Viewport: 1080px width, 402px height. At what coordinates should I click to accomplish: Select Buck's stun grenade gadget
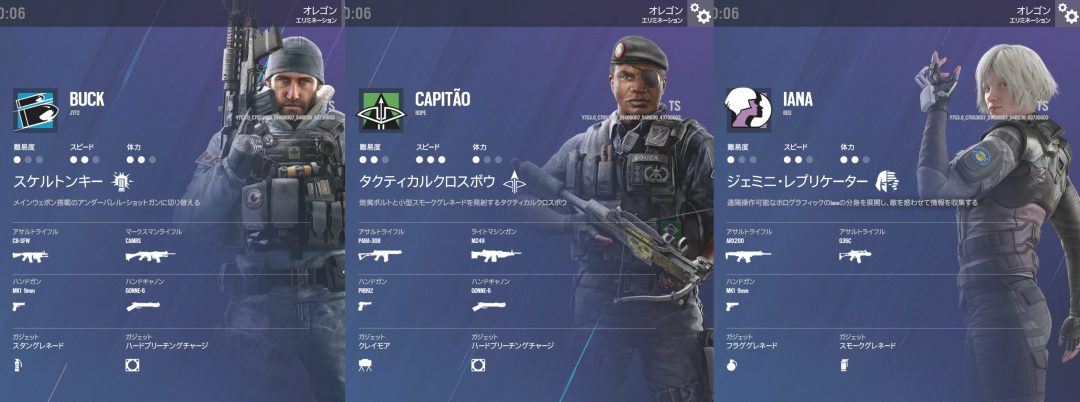pyautogui.click(x=17, y=366)
